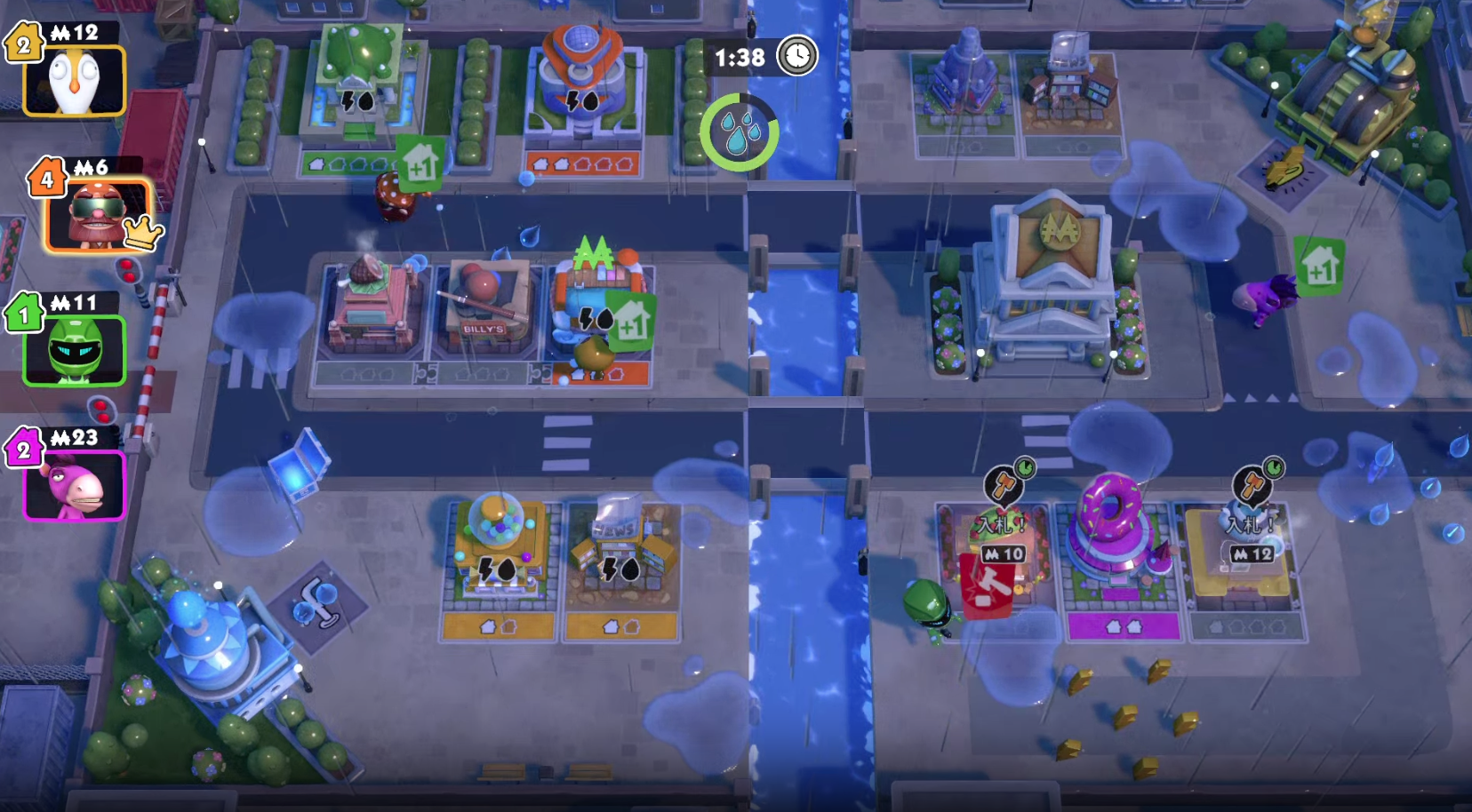Click the clock icon beside the 1:38 timer
1472x812 pixels.
(796, 54)
